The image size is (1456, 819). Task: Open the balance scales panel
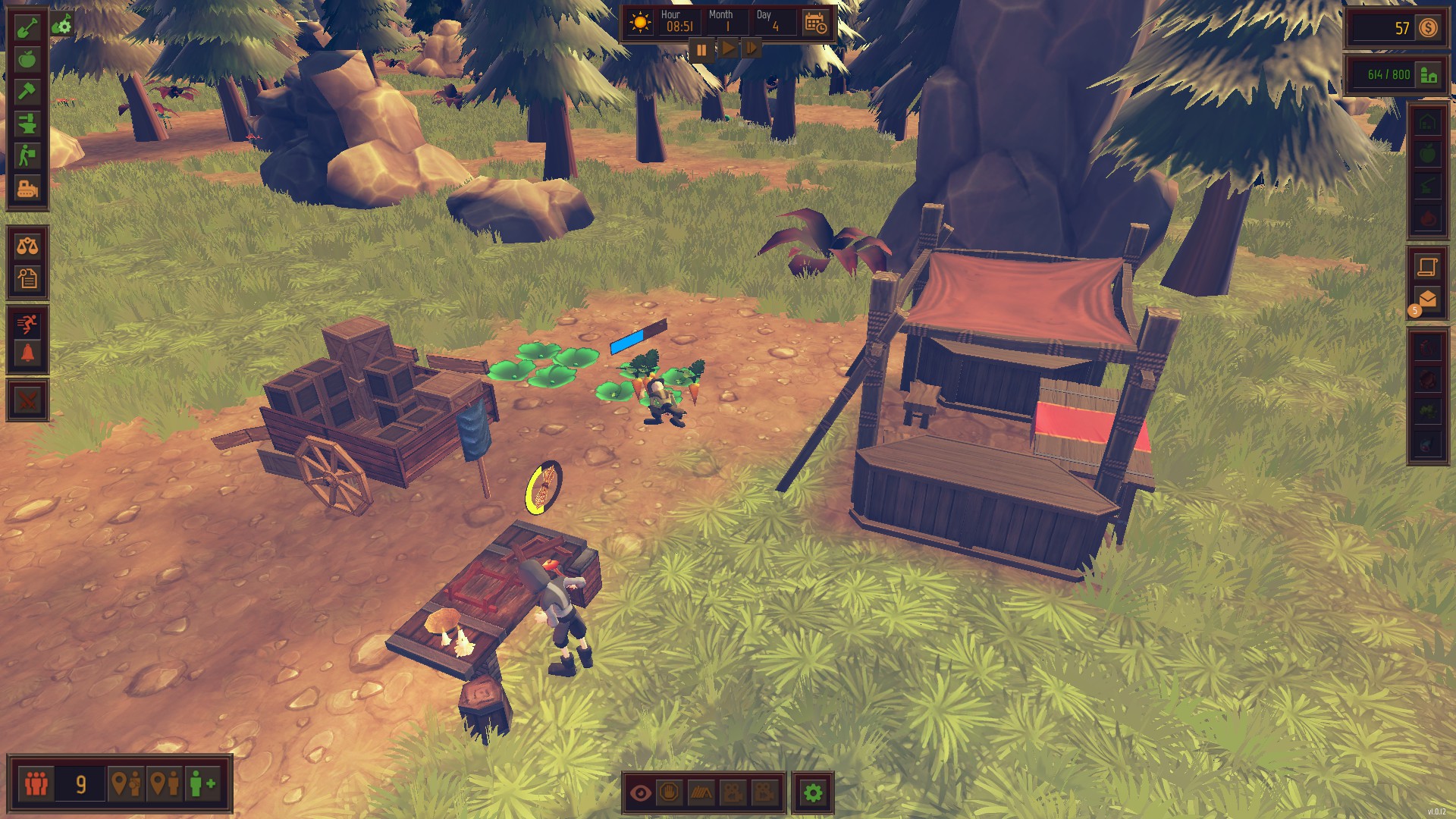pos(27,246)
